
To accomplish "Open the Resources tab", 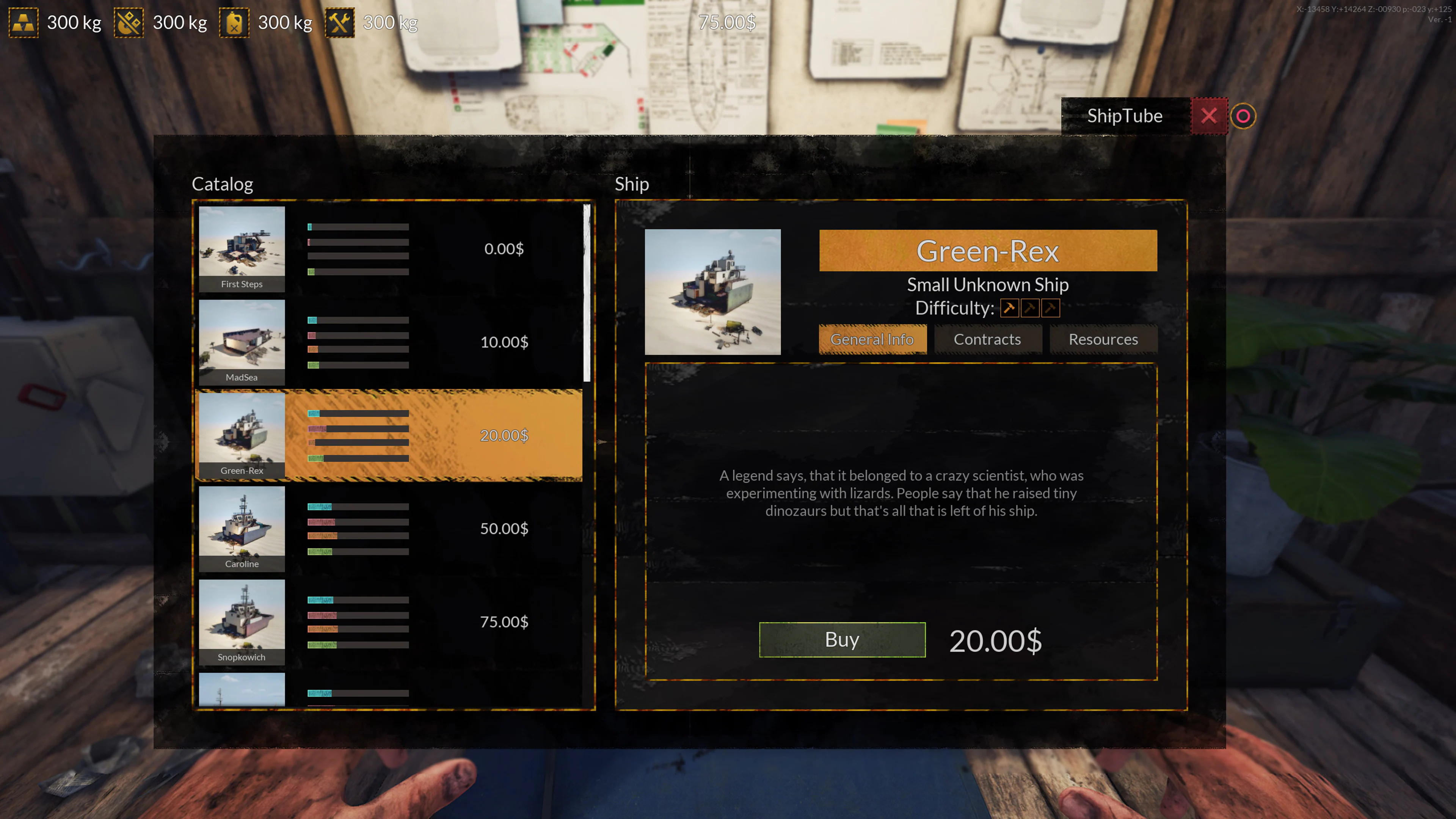I will click(1103, 339).
